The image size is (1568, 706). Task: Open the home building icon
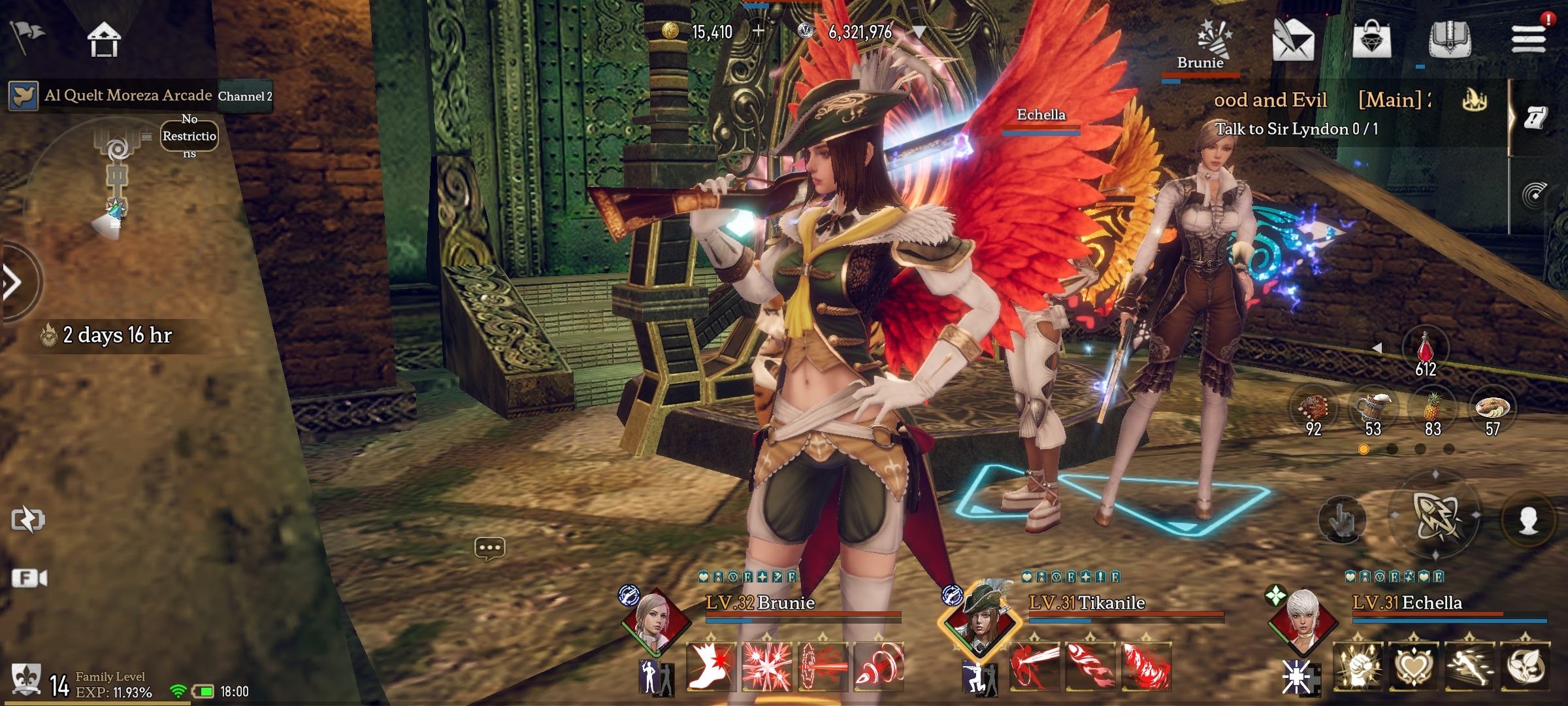coord(104,39)
